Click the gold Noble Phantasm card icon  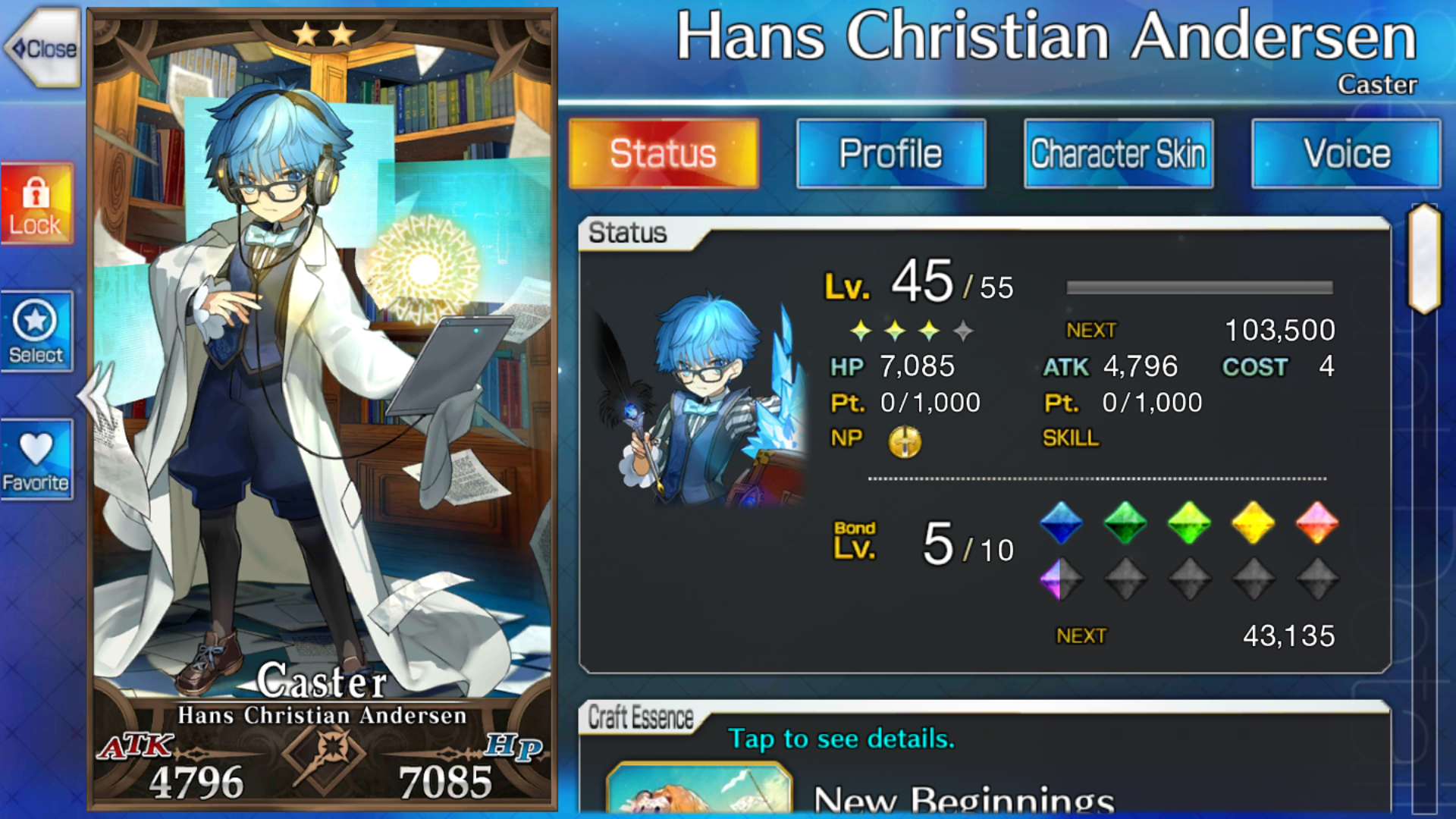905,441
